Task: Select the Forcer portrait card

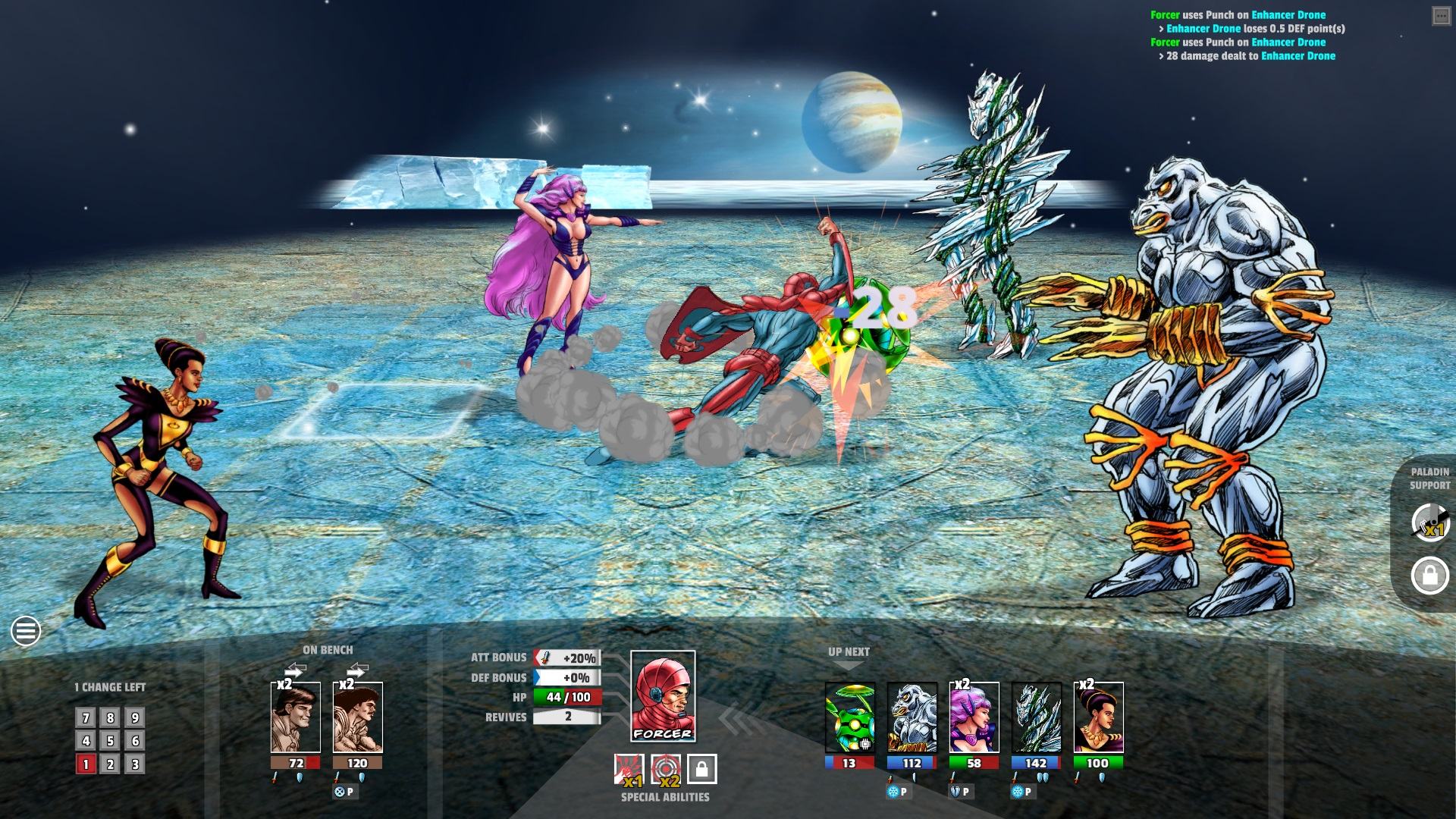Action: pyautogui.click(x=663, y=696)
